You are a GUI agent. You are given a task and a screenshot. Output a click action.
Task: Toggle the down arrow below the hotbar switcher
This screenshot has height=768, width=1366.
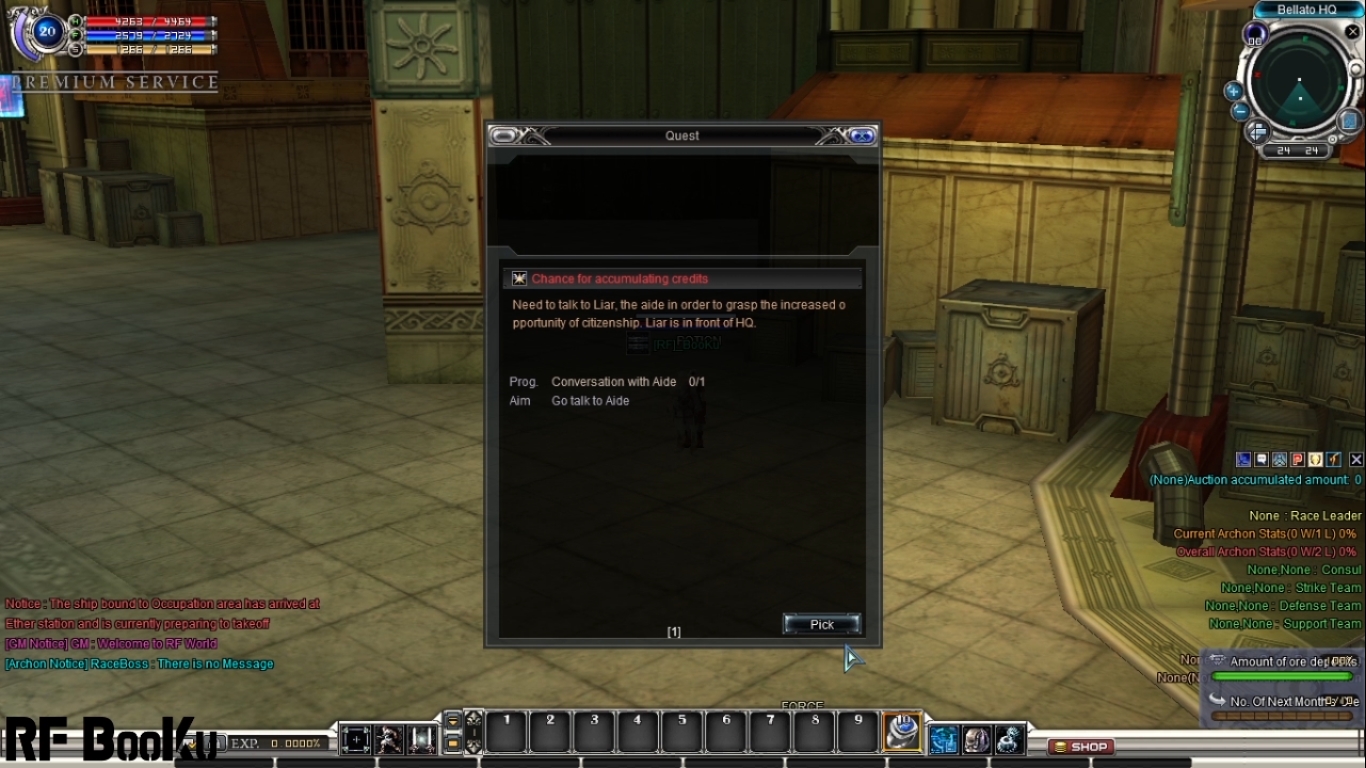[x=453, y=744]
